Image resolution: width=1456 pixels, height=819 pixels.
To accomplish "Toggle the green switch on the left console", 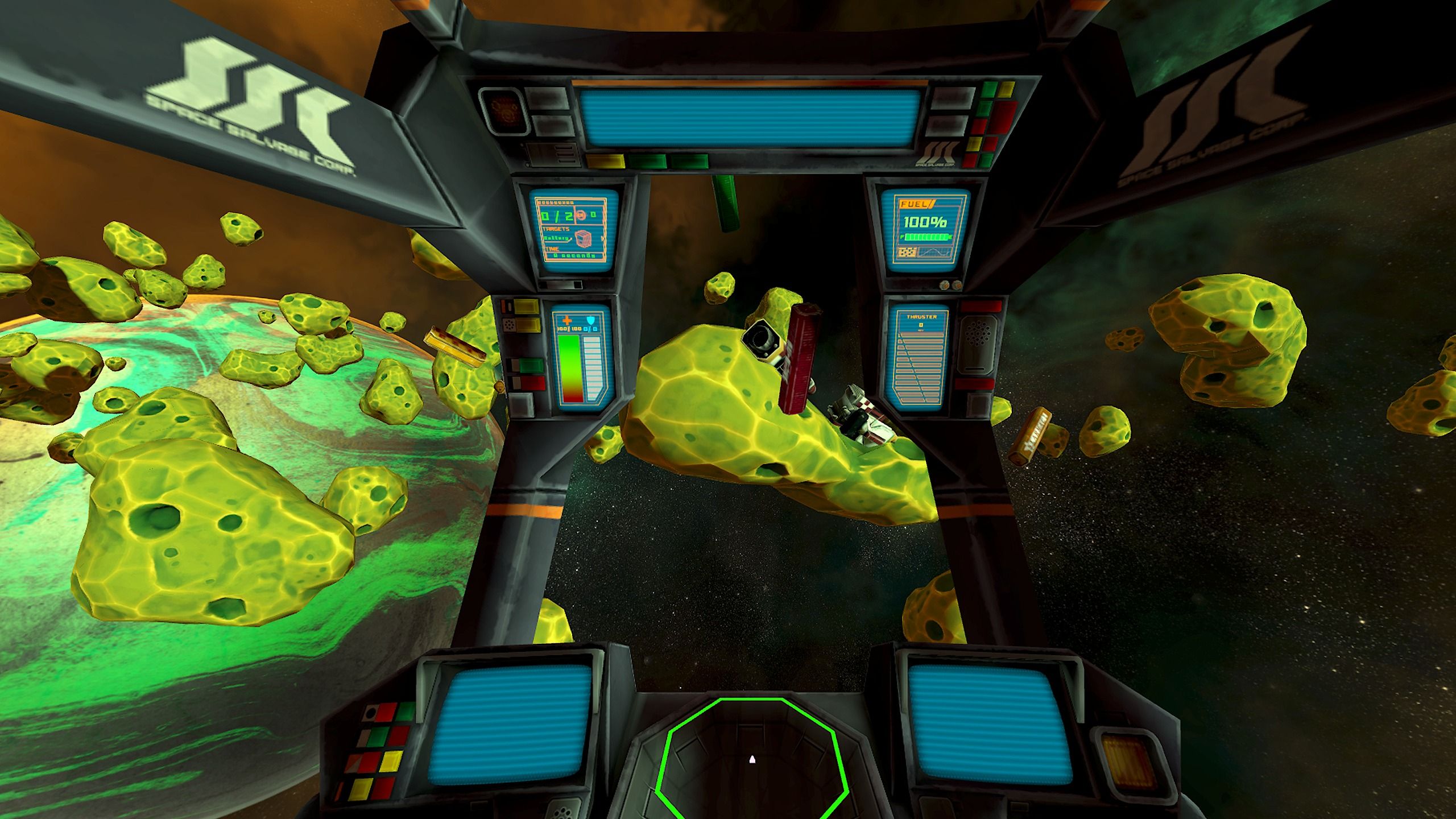I will point(531,366).
